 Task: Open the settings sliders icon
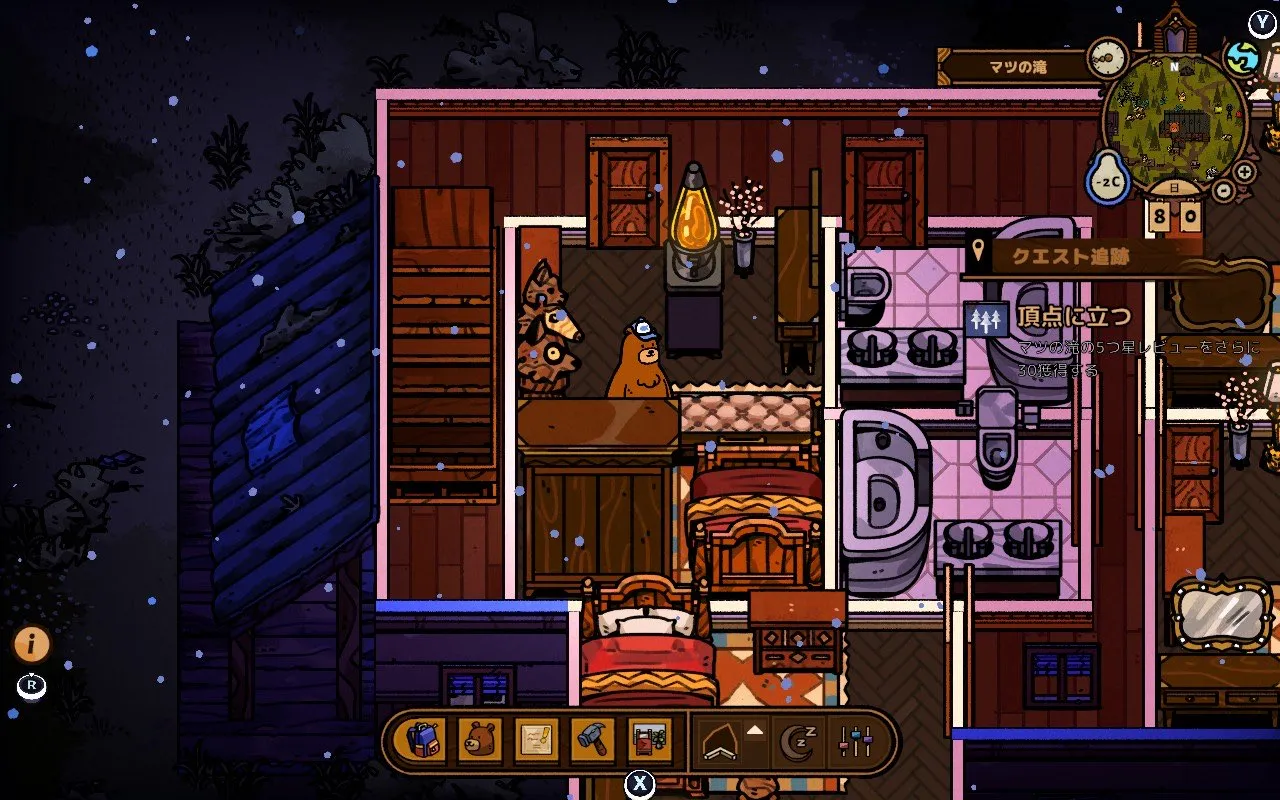click(x=856, y=742)
